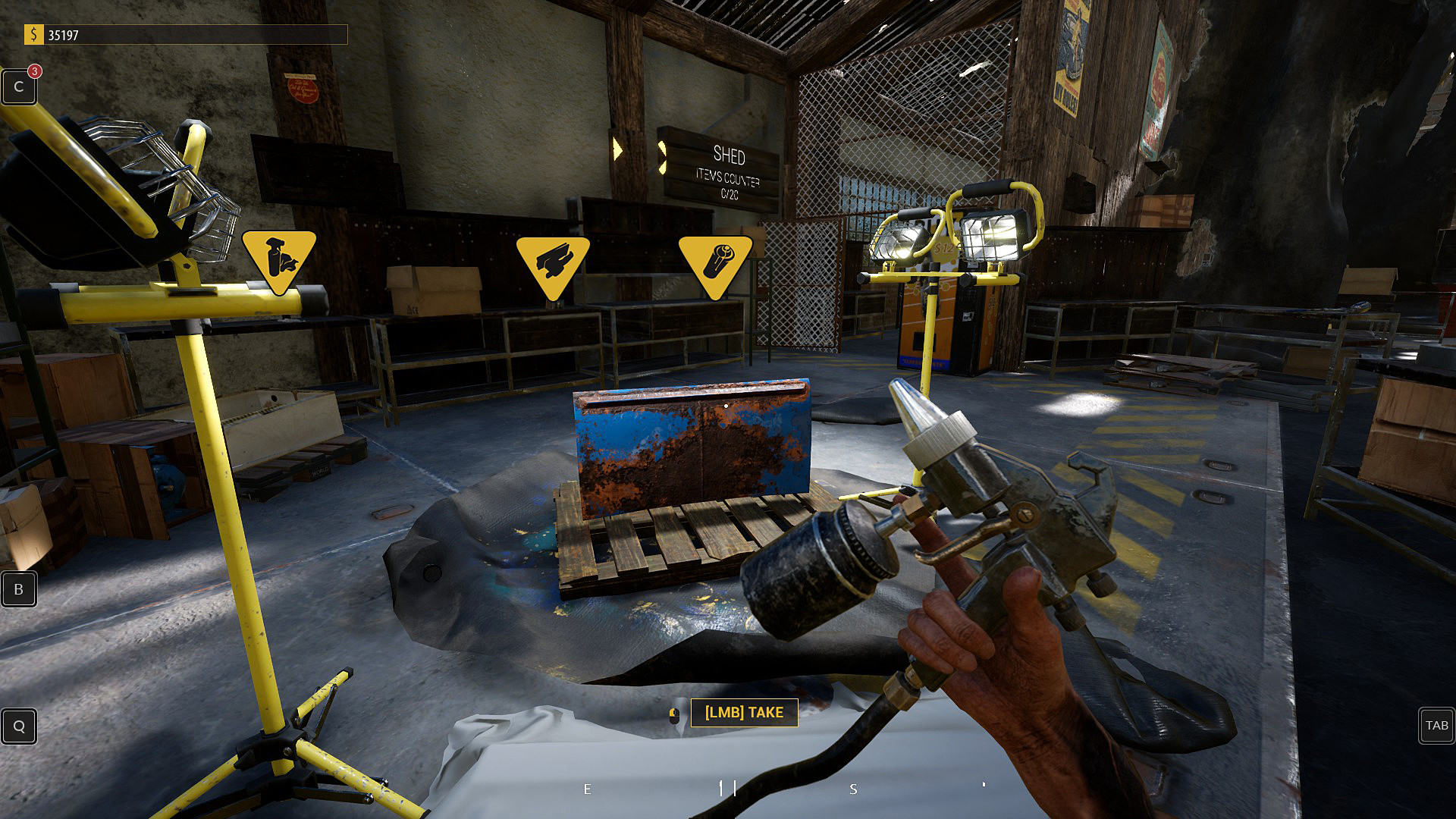Viewport: 1456px width, 819px height.
Task: Click the mouse icon beside the TAKE prompt
Action: pyautogui.click(x=673, y=713)
